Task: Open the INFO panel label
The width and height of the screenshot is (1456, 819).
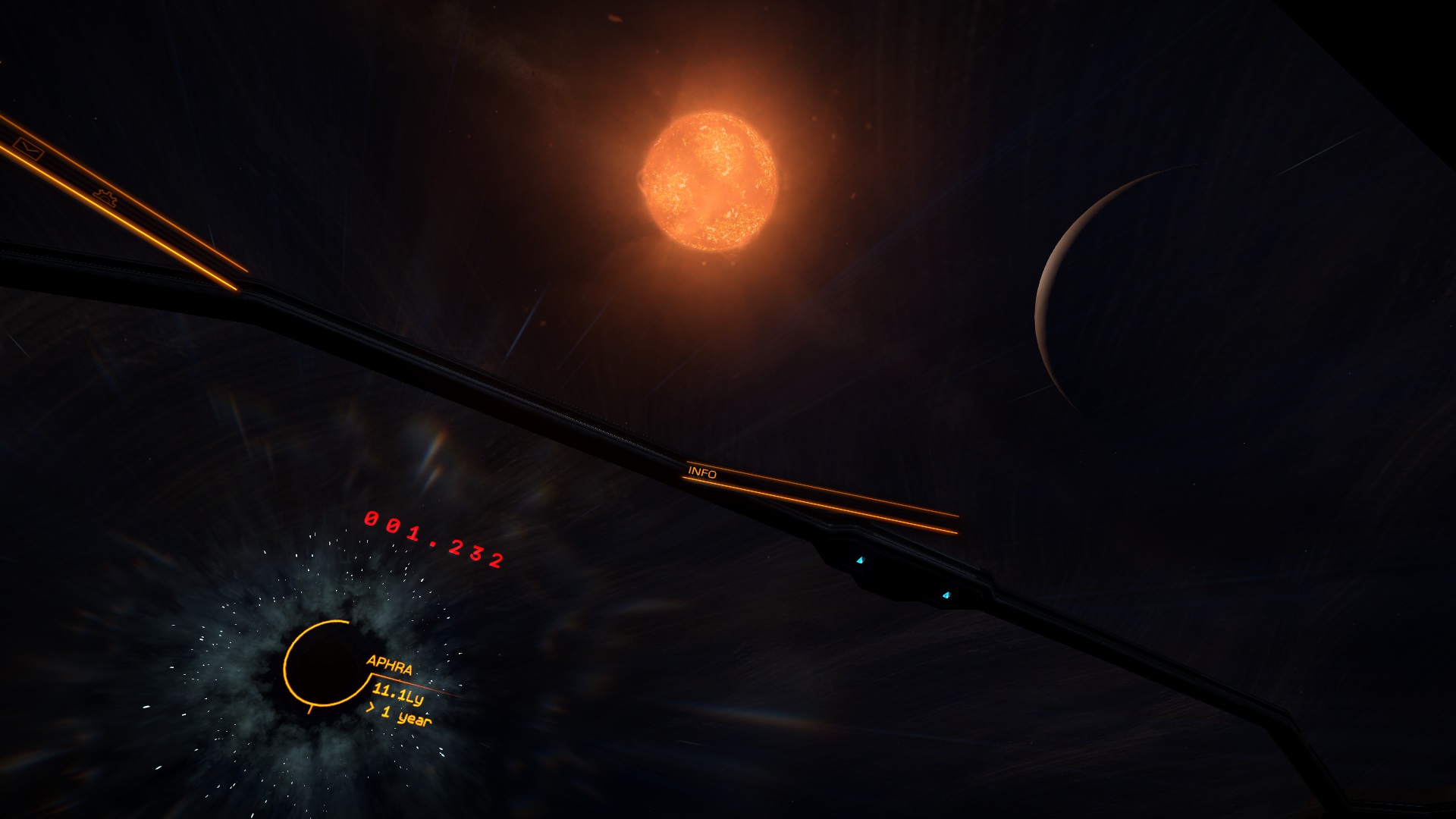Action: [702, 472]
